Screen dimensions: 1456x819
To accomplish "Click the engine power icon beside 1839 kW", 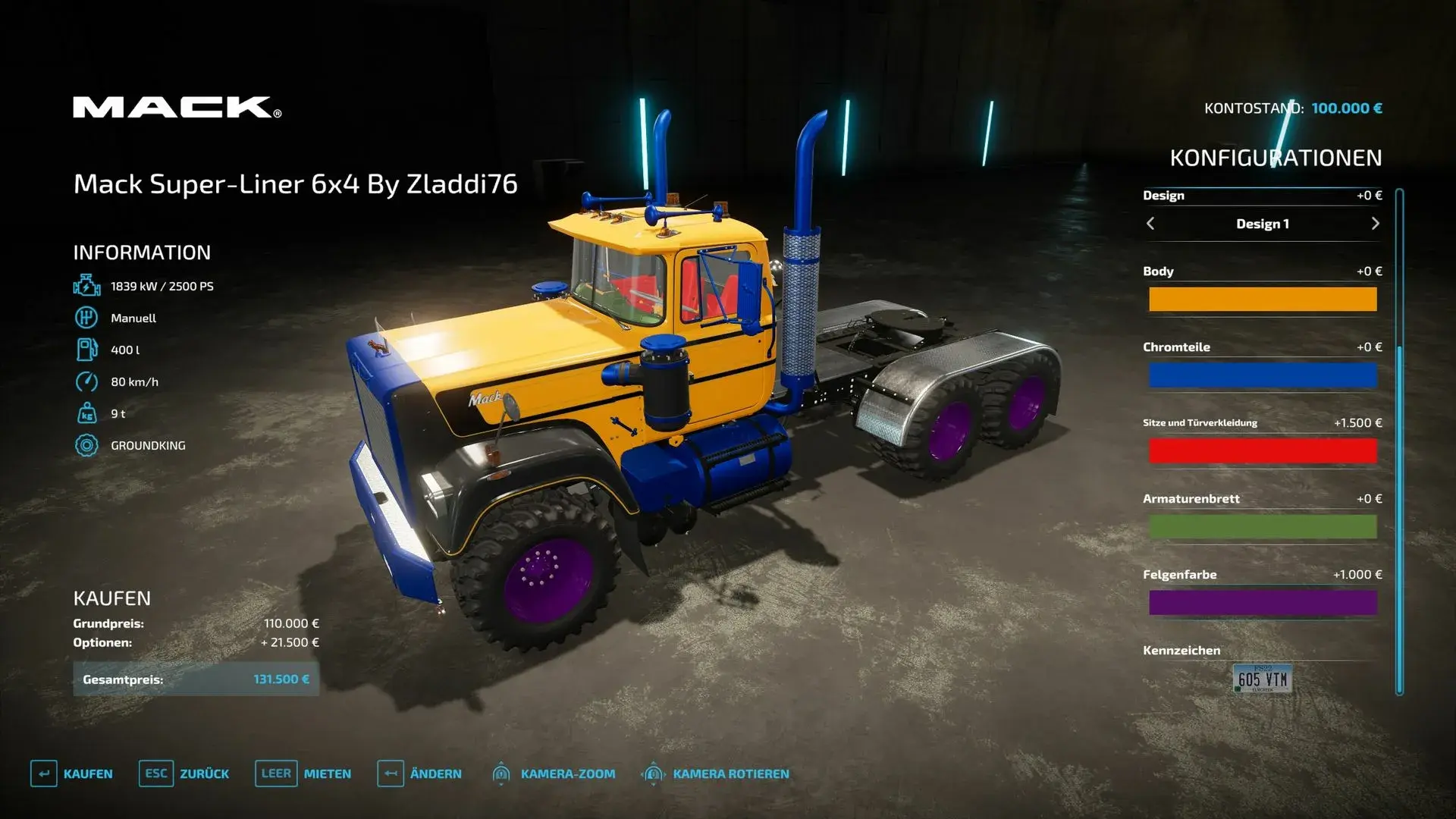I will [86, 286].
